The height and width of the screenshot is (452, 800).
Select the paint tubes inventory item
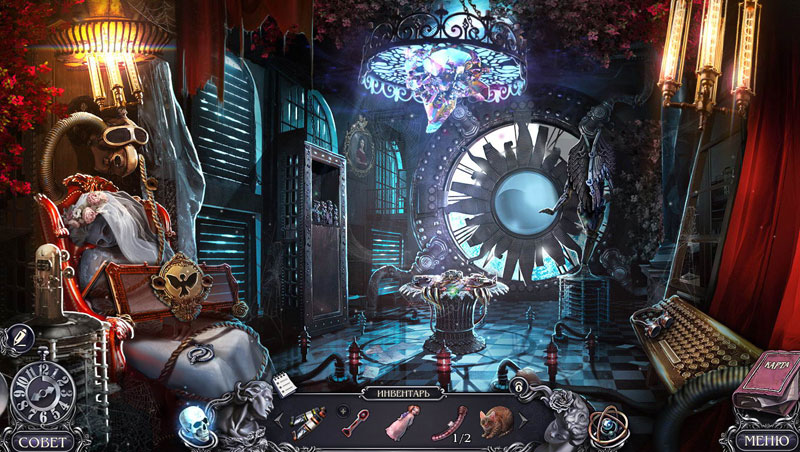click(x=306, y=423)
